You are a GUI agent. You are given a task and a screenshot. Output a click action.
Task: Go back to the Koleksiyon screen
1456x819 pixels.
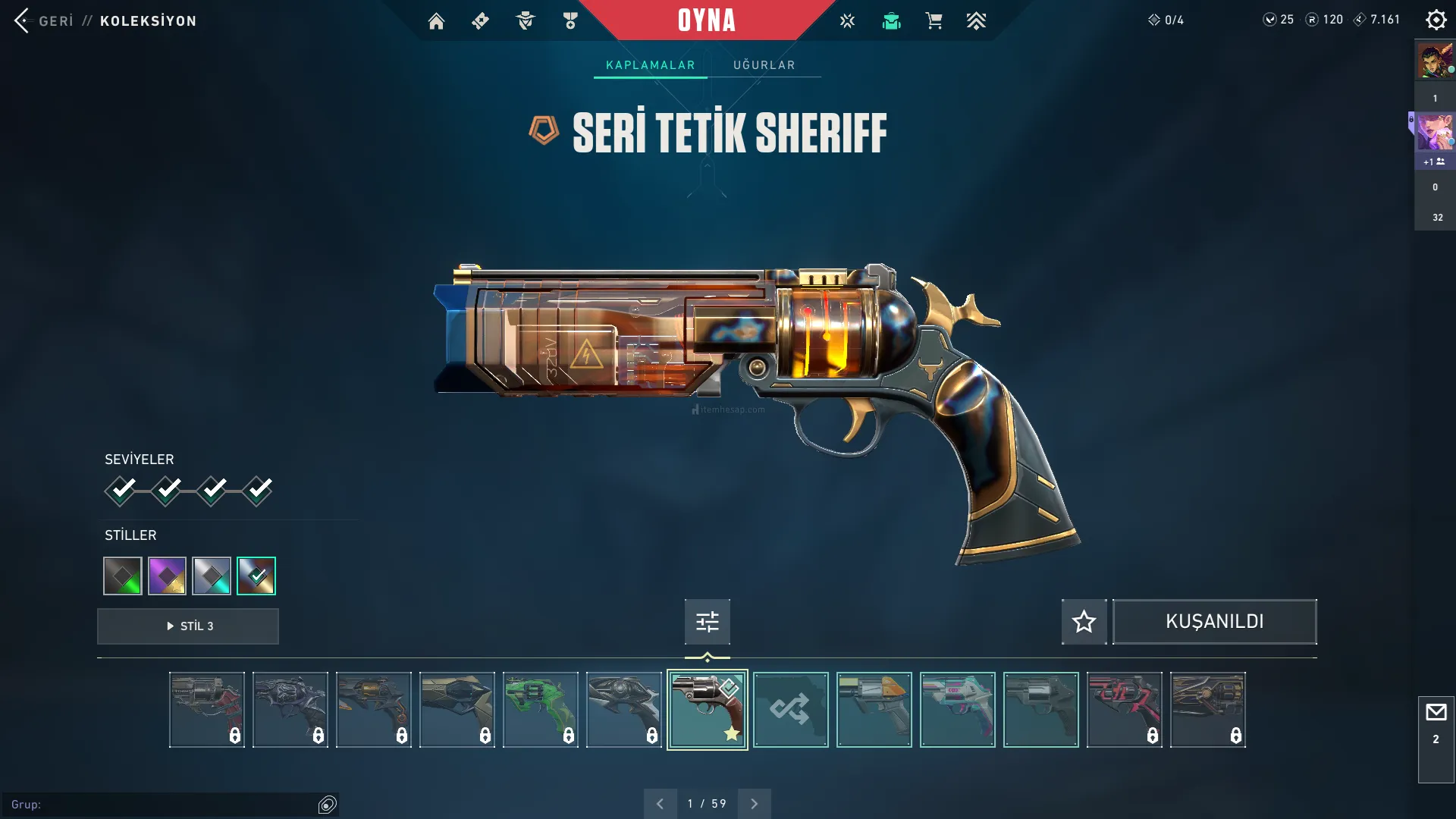click(x=23, y=20)
